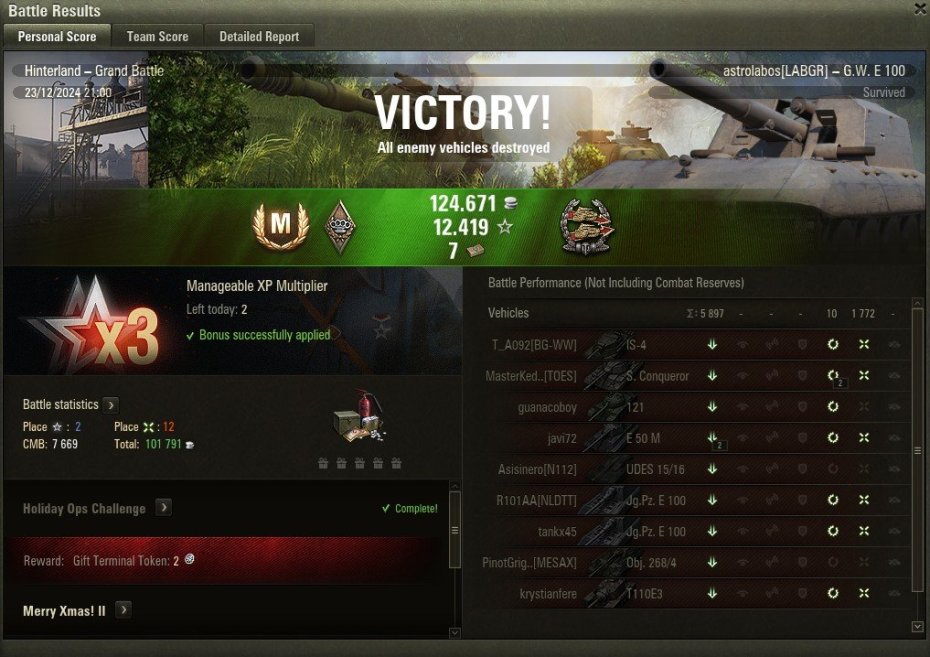Image resolution: width=930 pixels, height=657 pixels.
Task: Select krystianfere's T110E3 row
Action: (x=690, y=594)
